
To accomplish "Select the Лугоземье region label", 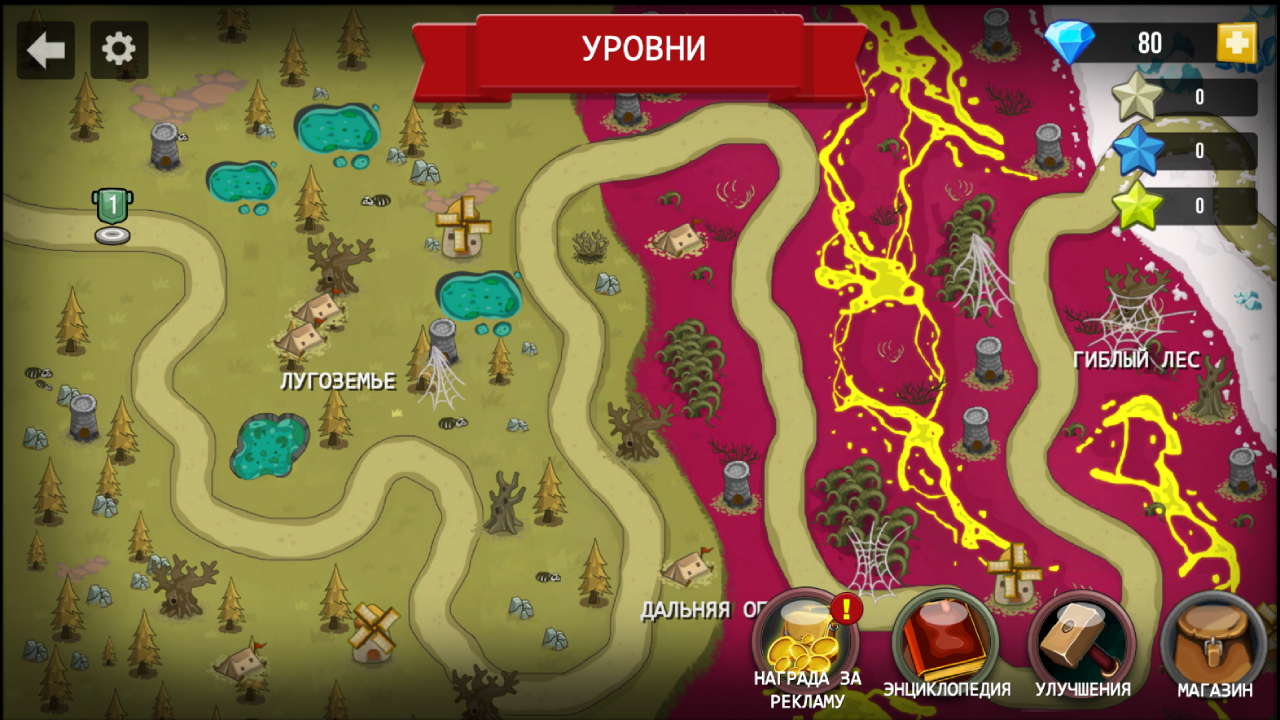I will tap(340, 380).
